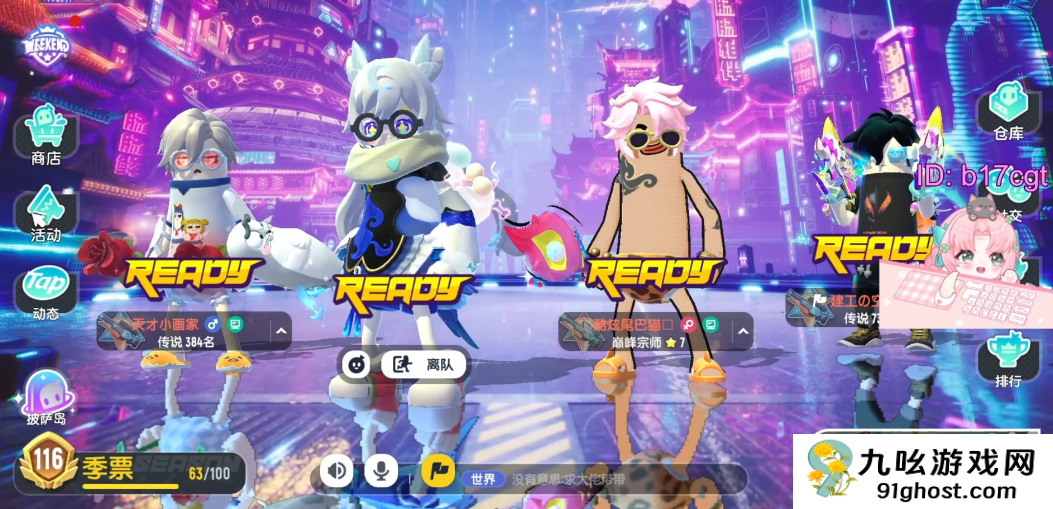
Task: Click the 离队 leave team button
Action: coord(425,365)
